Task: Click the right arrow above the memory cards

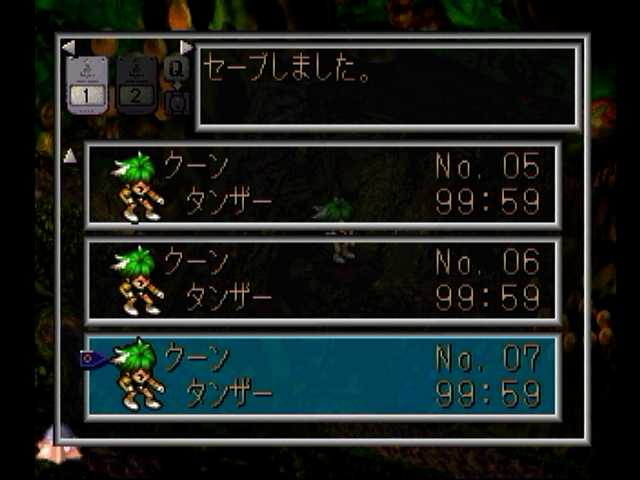Action: [x=186, y=47]
